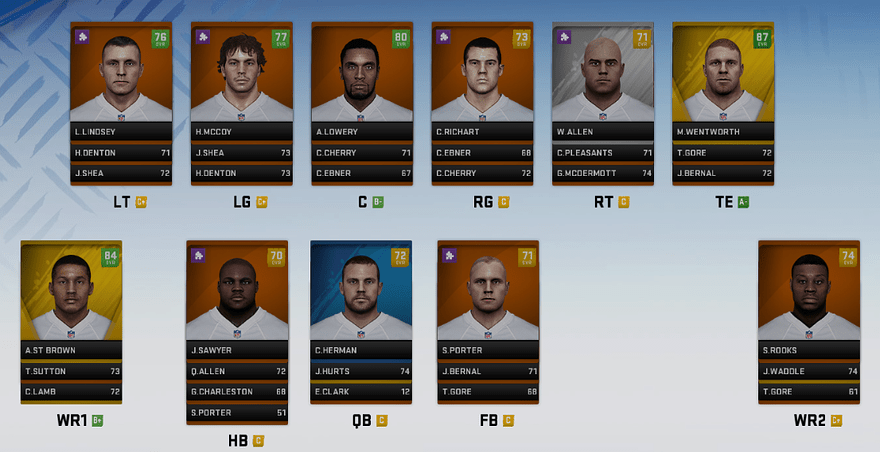The height and width of the screenshot is (452, 880).
Task: Pick backup T.Sutton under A.St Brown
Action: [71, 371]
